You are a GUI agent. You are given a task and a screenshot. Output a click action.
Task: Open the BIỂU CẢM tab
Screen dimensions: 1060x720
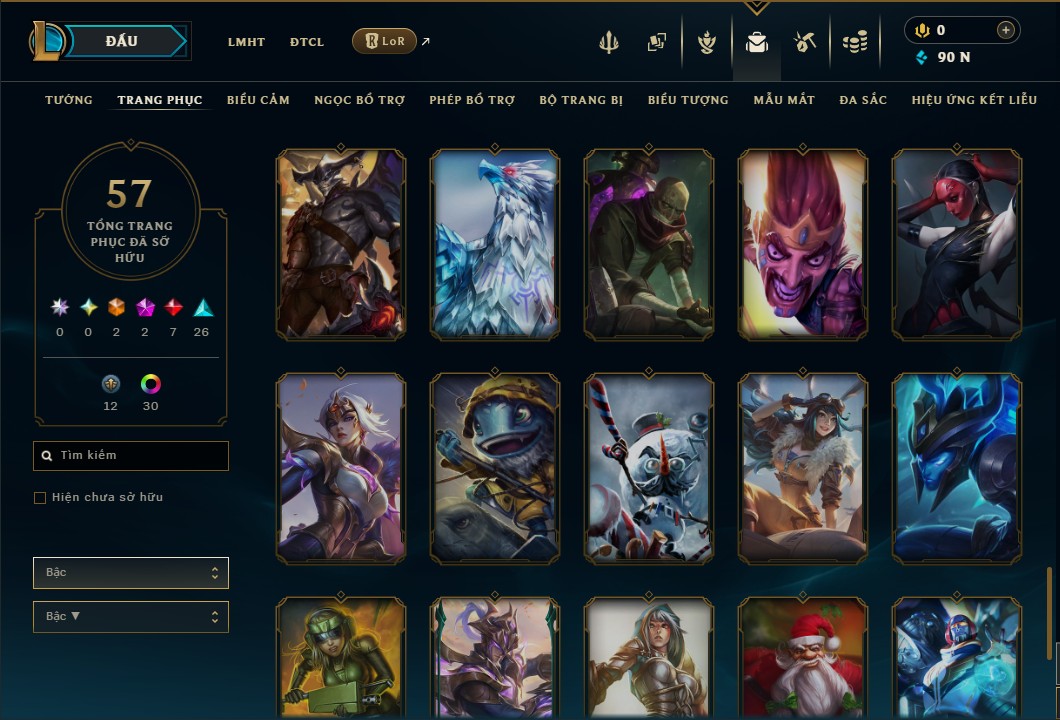click(x=258, y=100)
